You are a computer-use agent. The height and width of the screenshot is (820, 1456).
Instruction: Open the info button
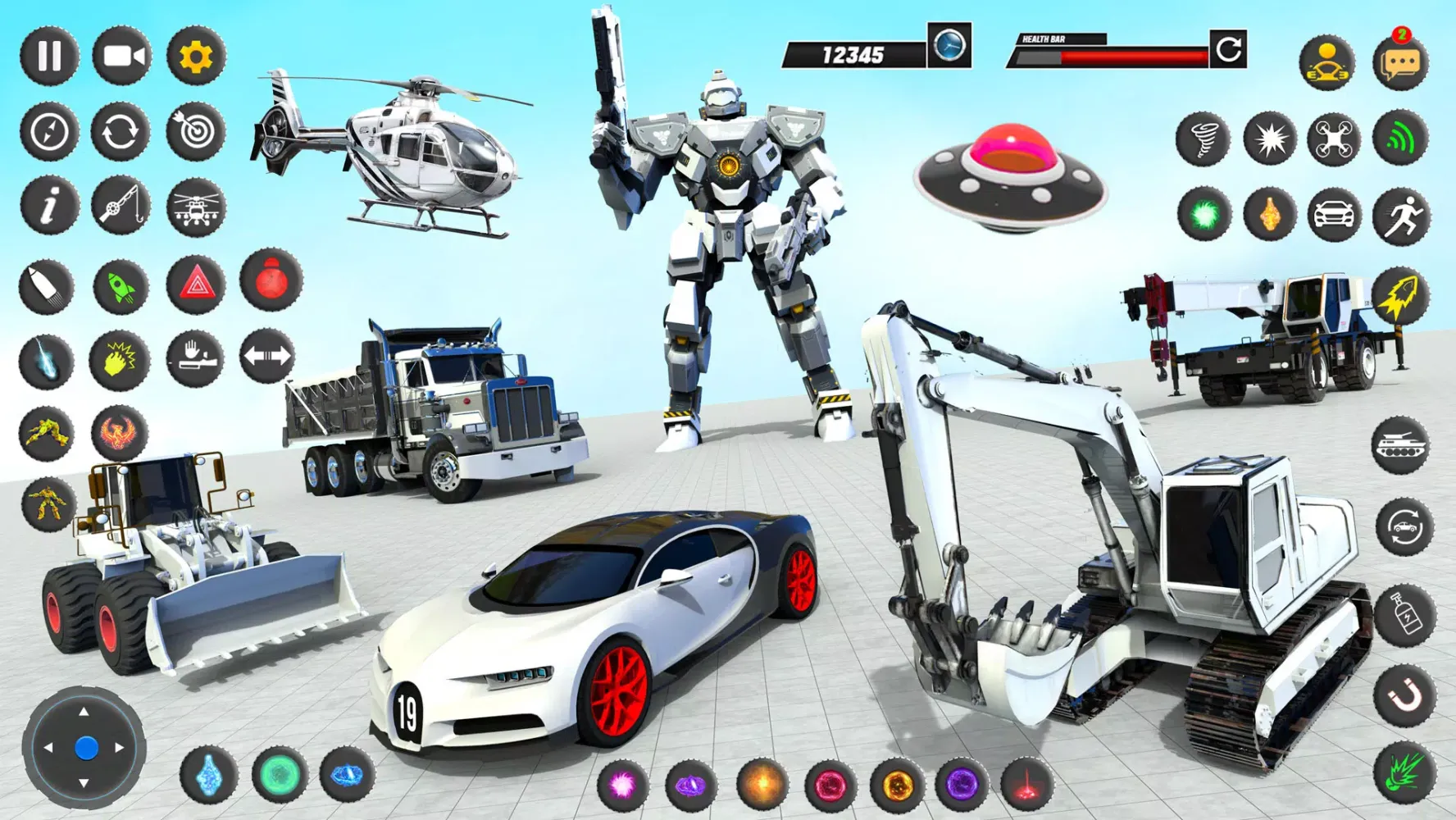pos(49,205)
